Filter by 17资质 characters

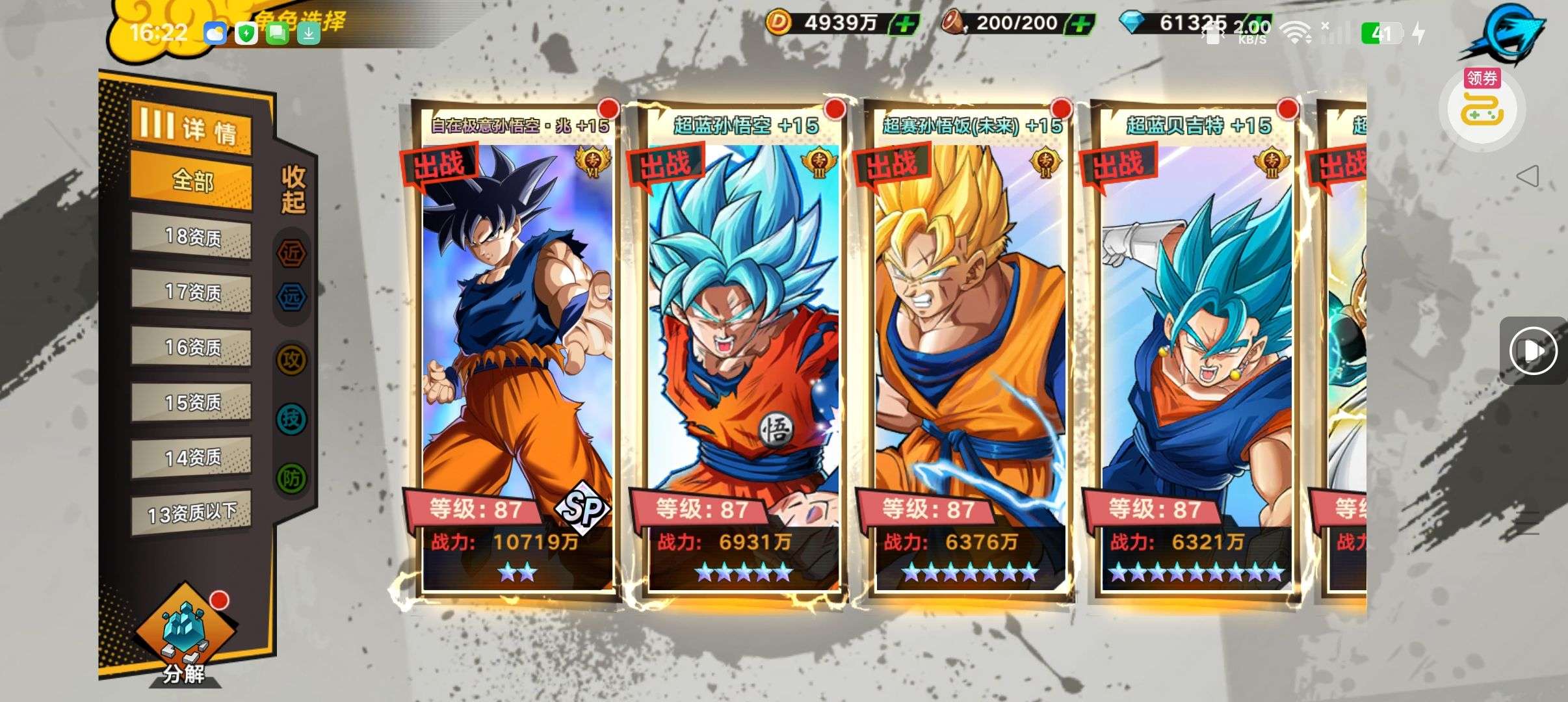(192, 292)
